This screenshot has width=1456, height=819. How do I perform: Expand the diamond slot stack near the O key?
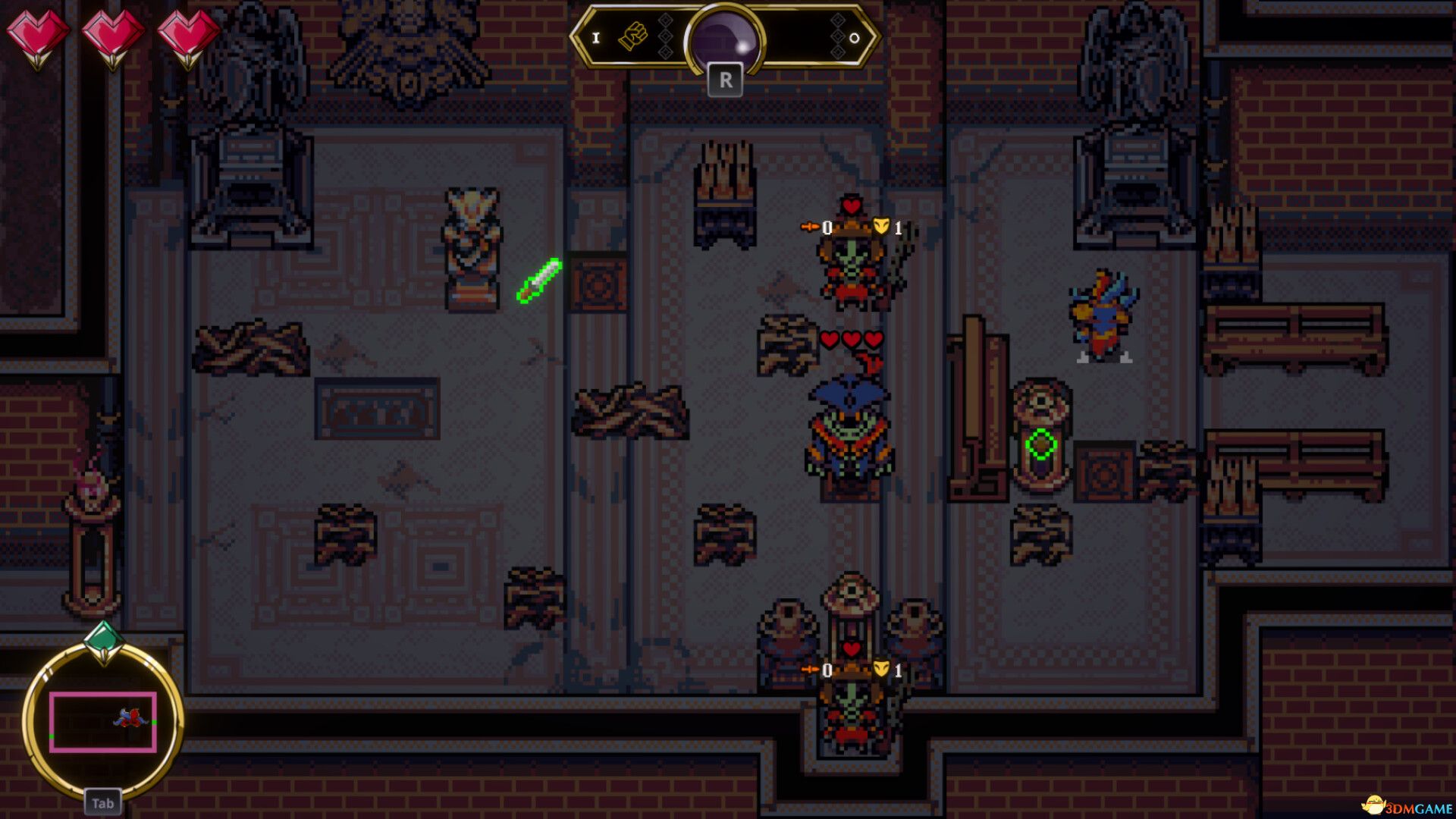[838, 38]
